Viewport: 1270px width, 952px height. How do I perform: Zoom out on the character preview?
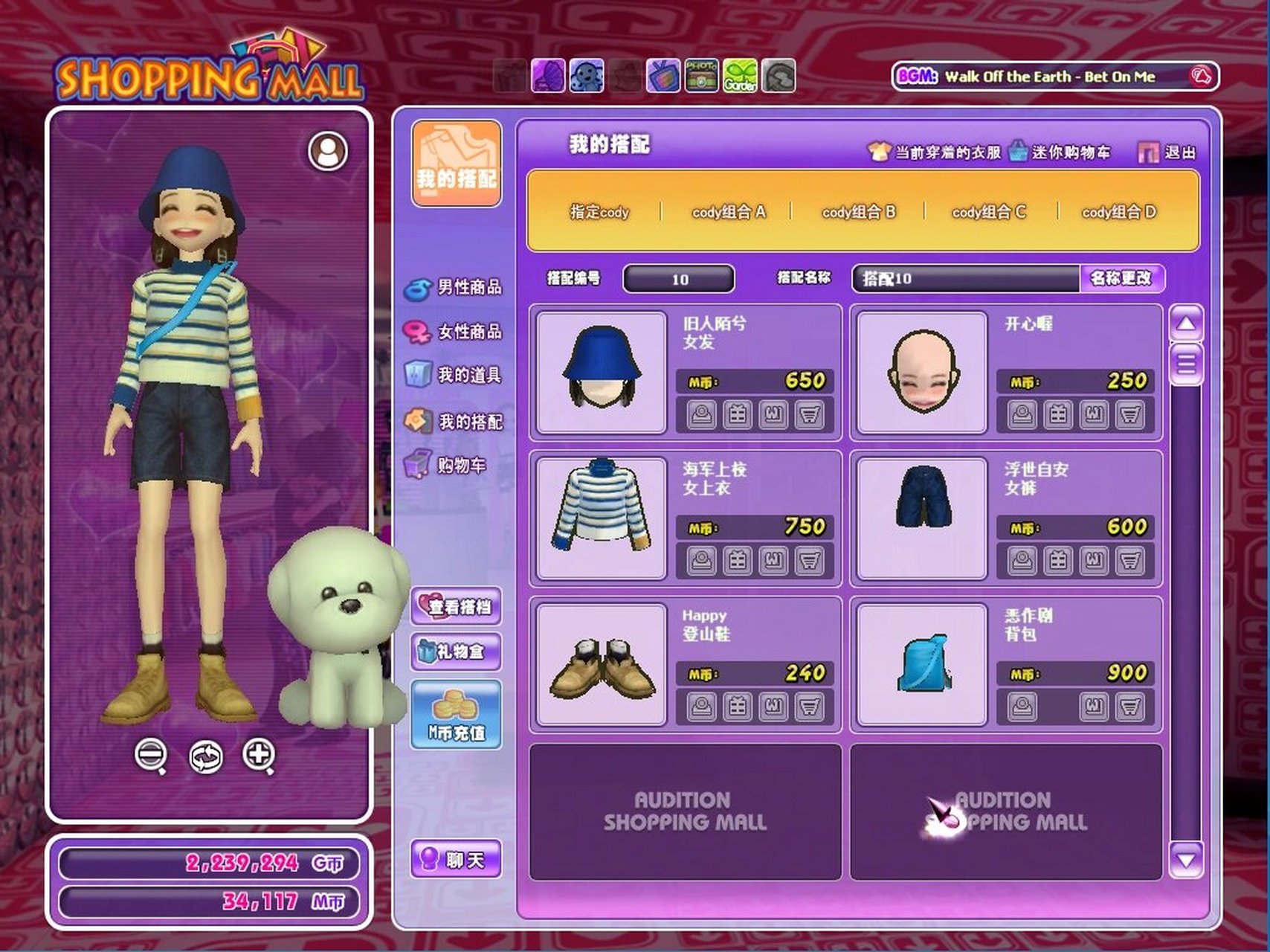tap(151, 755)
